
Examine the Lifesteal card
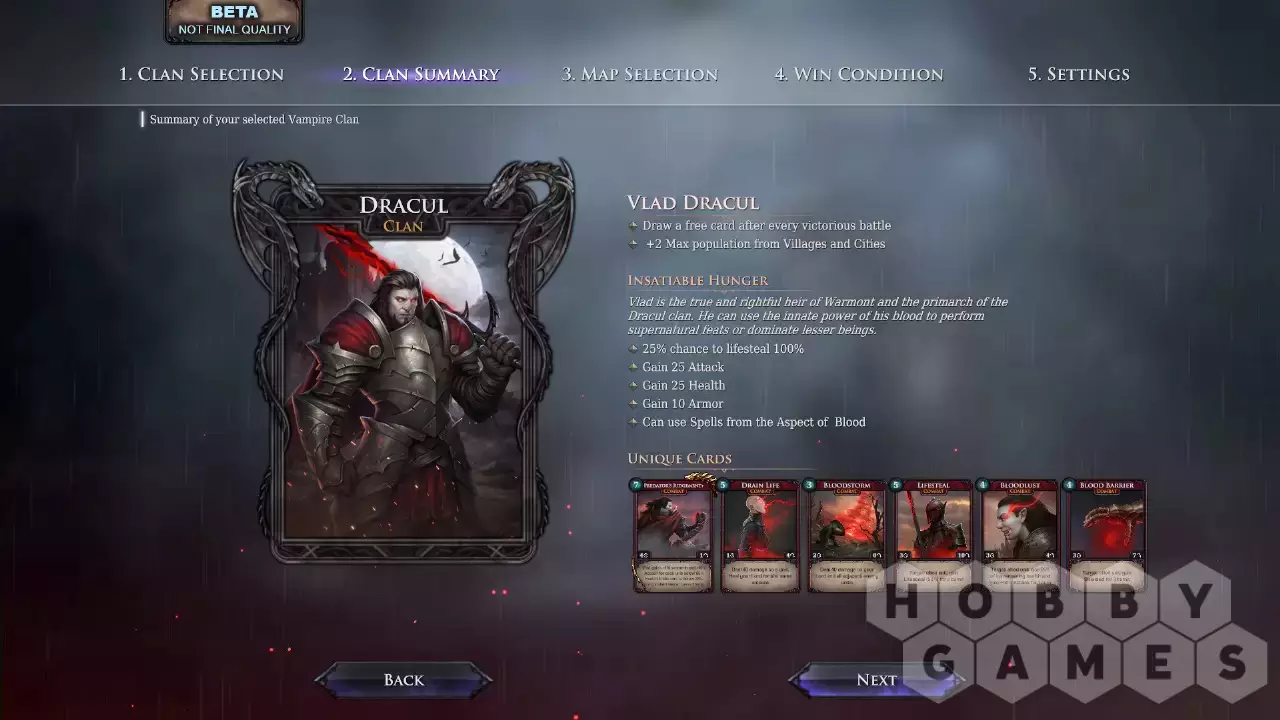coord(933,535)
